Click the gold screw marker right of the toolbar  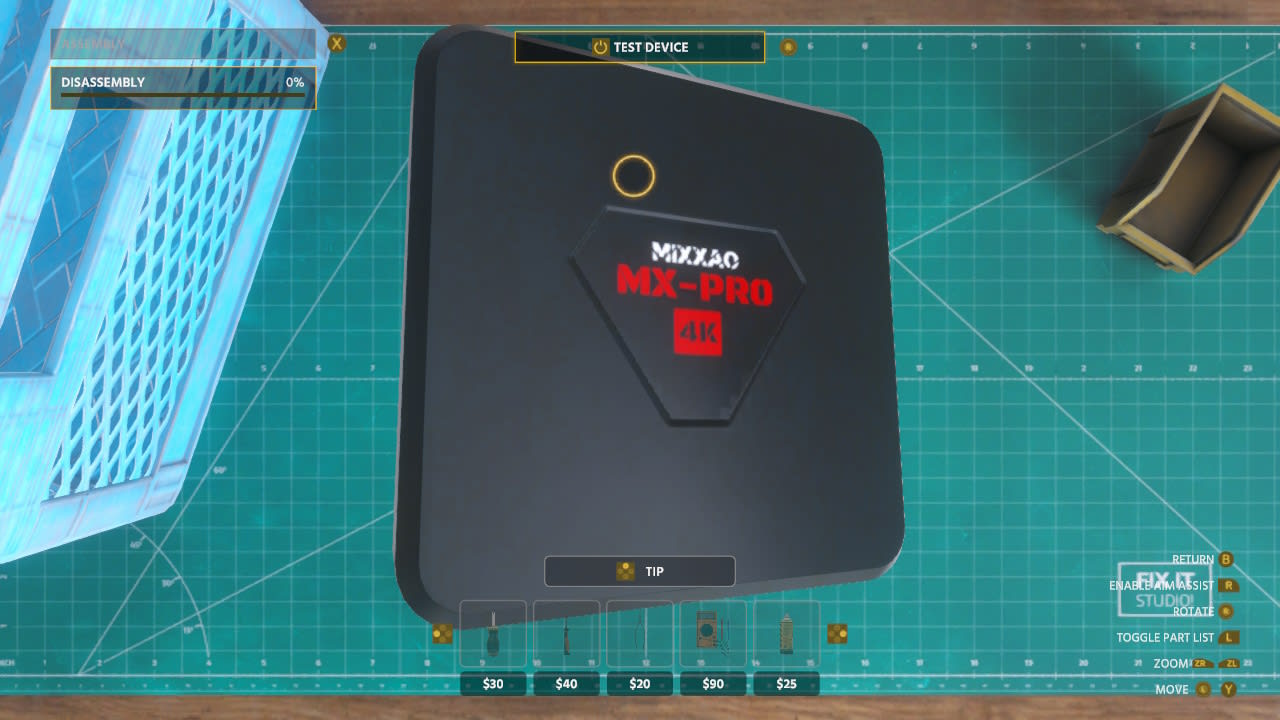pyautogui.click(x=836, y=631)
